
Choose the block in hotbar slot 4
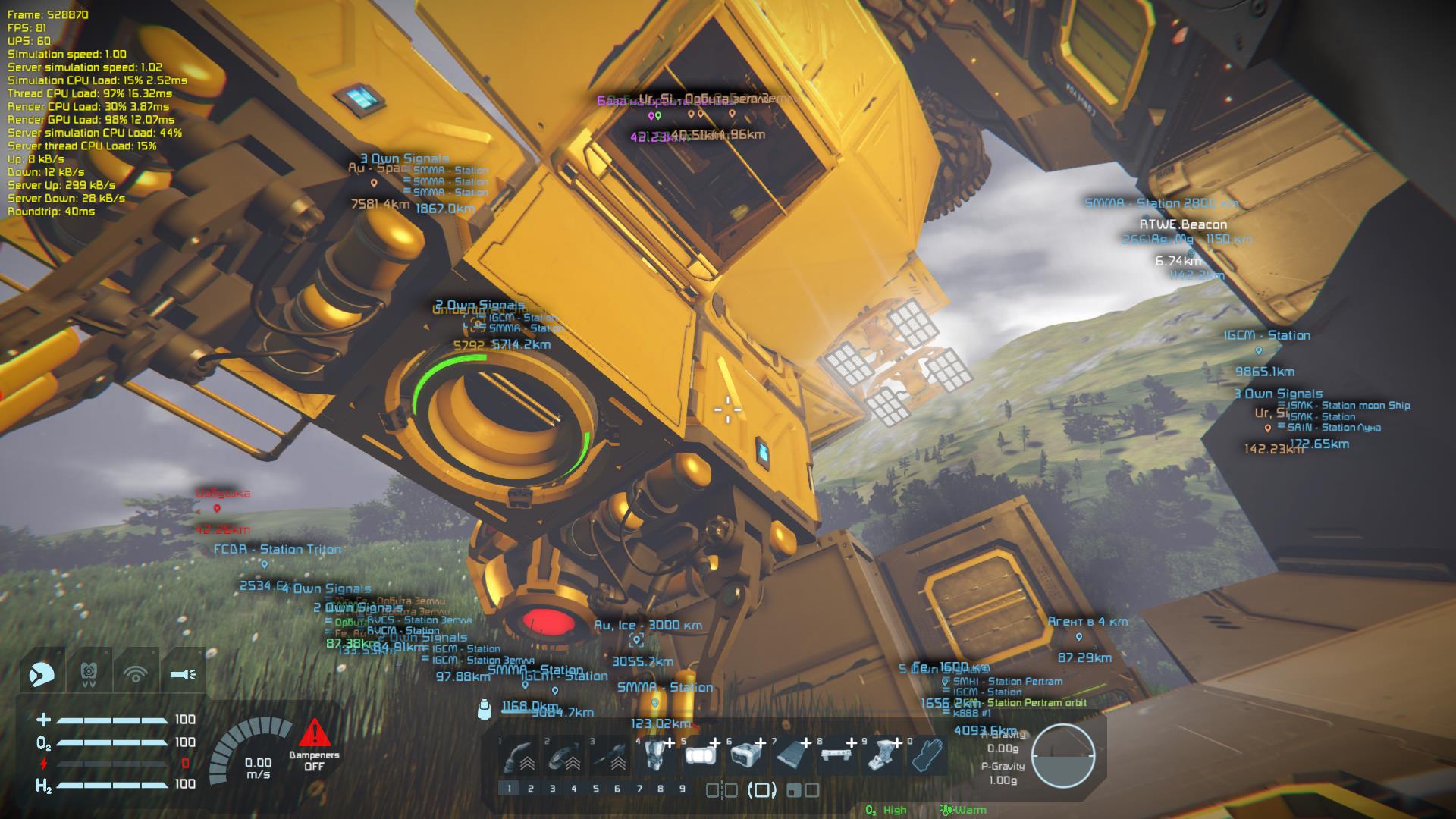click(657, 755)
